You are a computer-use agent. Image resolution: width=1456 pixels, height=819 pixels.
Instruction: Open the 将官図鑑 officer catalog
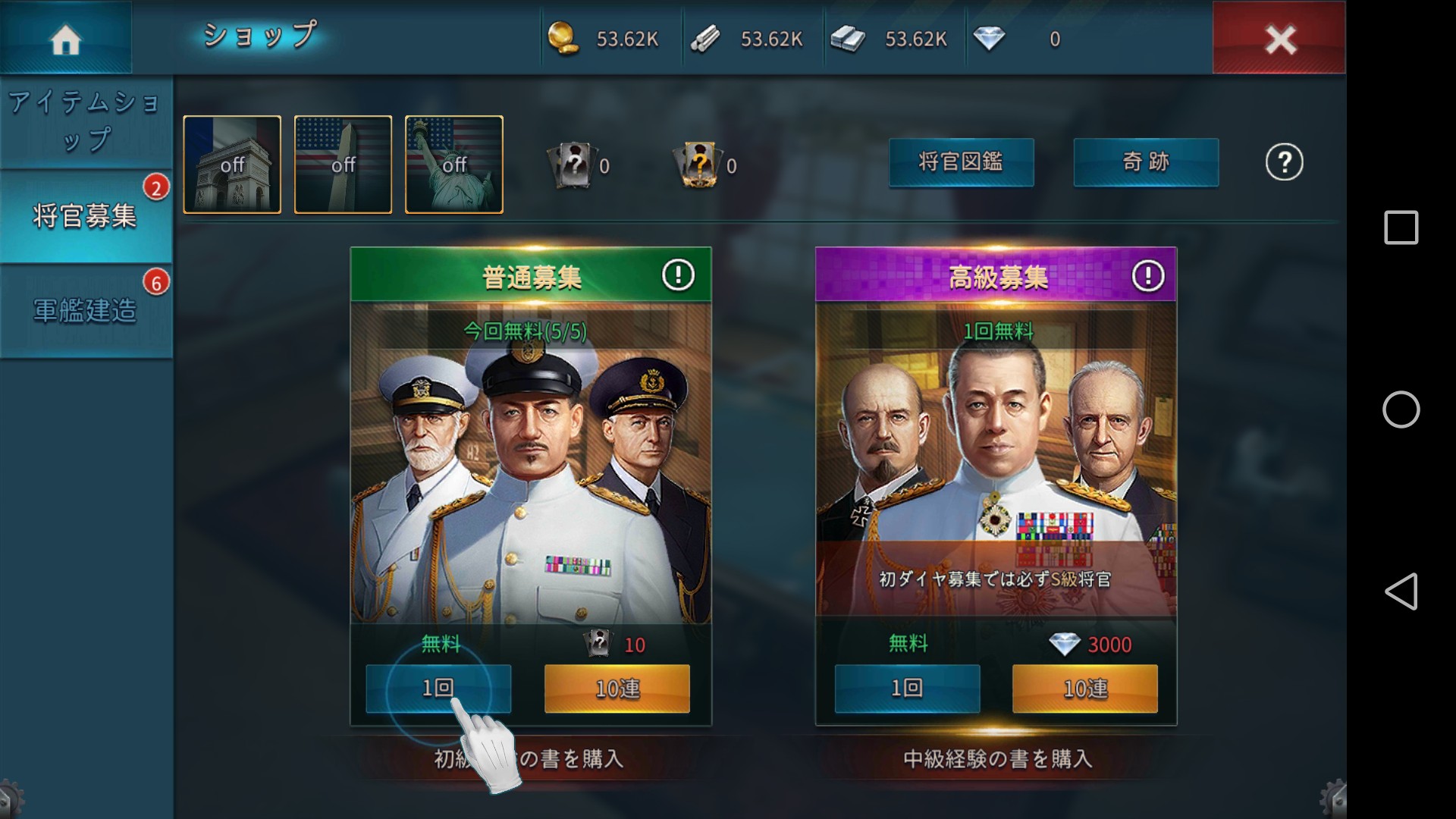tap(961, 162)
